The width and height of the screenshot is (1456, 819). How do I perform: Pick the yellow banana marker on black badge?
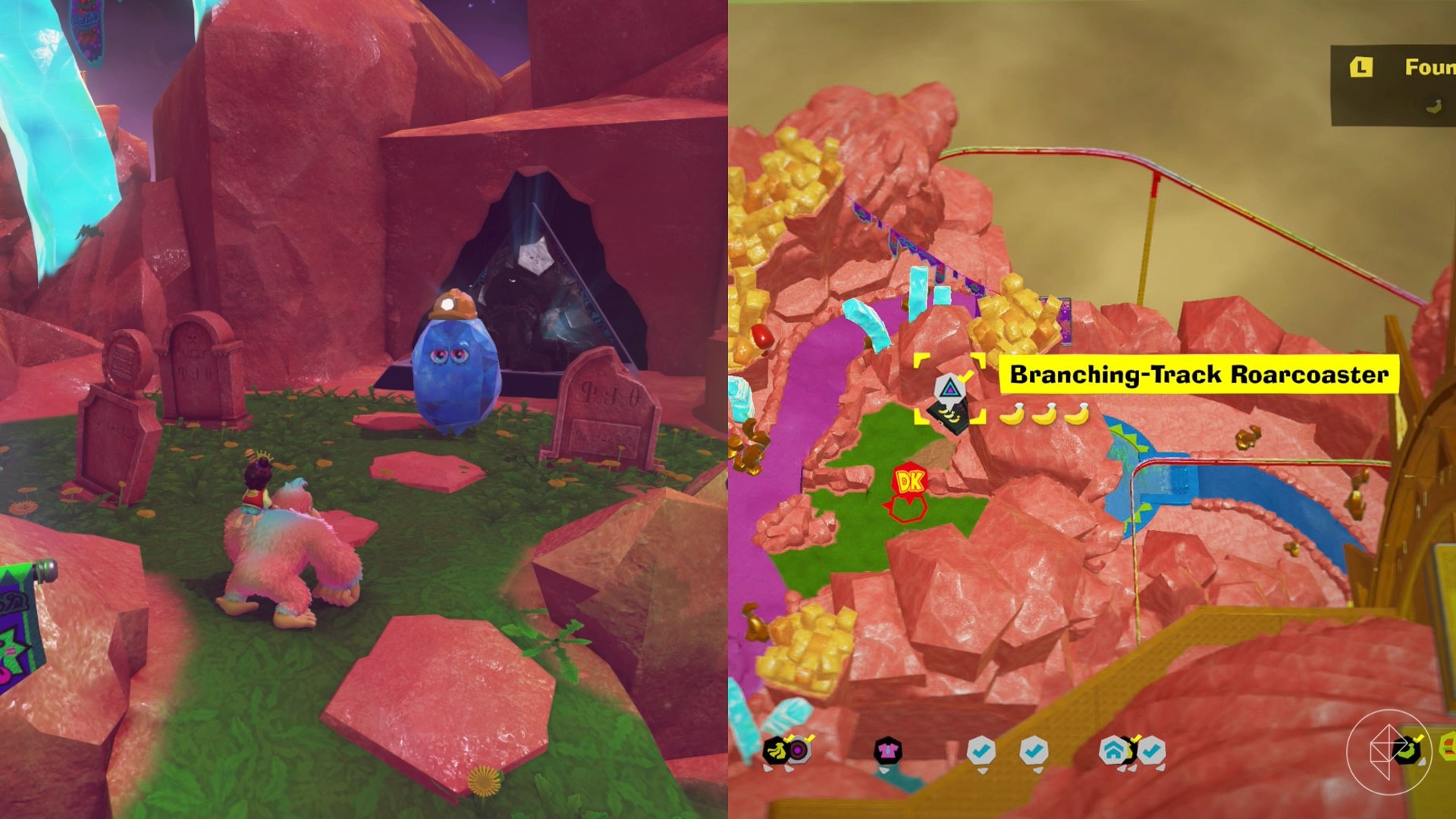(x=775, y=751)
